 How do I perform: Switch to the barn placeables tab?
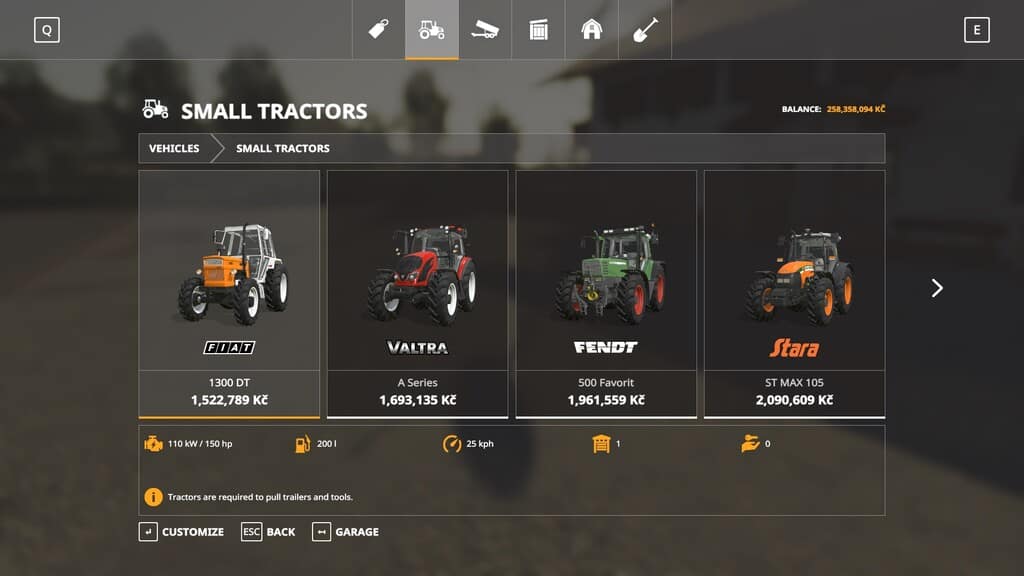(591, 29)
